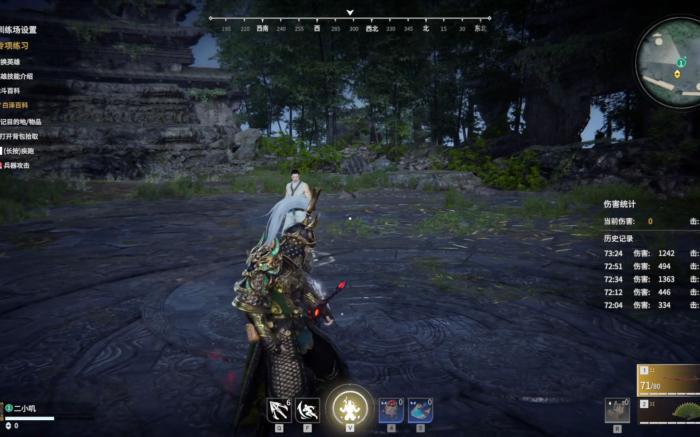Select the highlighted 白泽百科 entry

coord(16,105)
